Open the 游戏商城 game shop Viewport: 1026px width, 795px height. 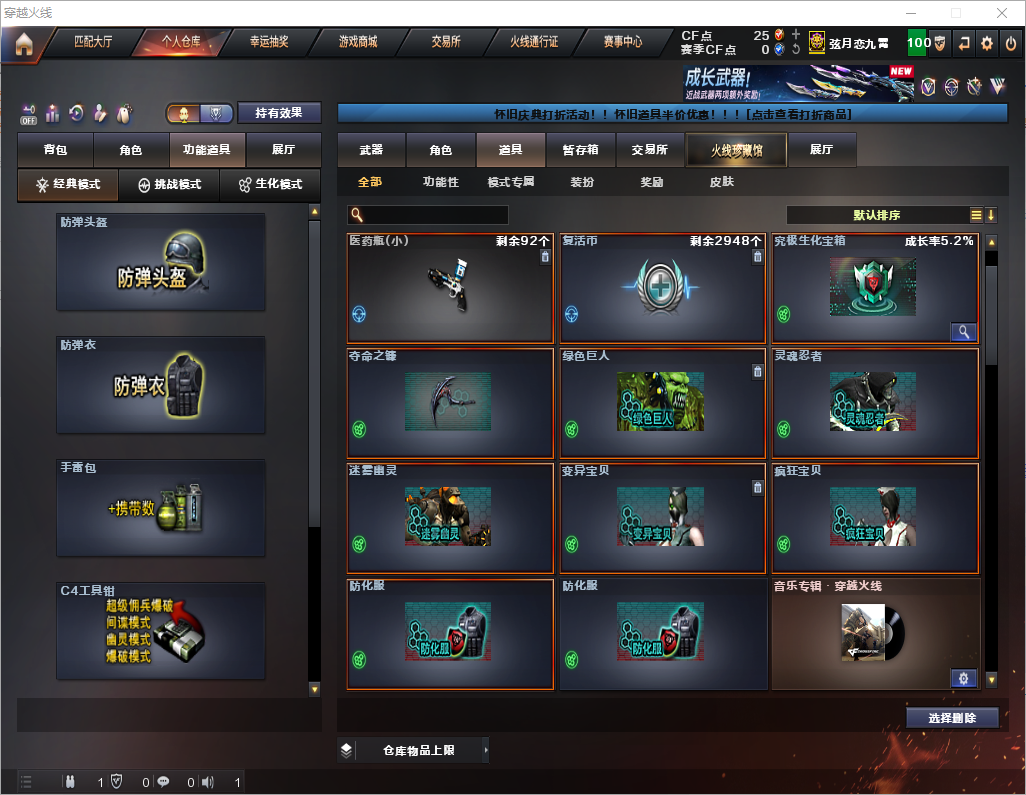tap(357, 43)
